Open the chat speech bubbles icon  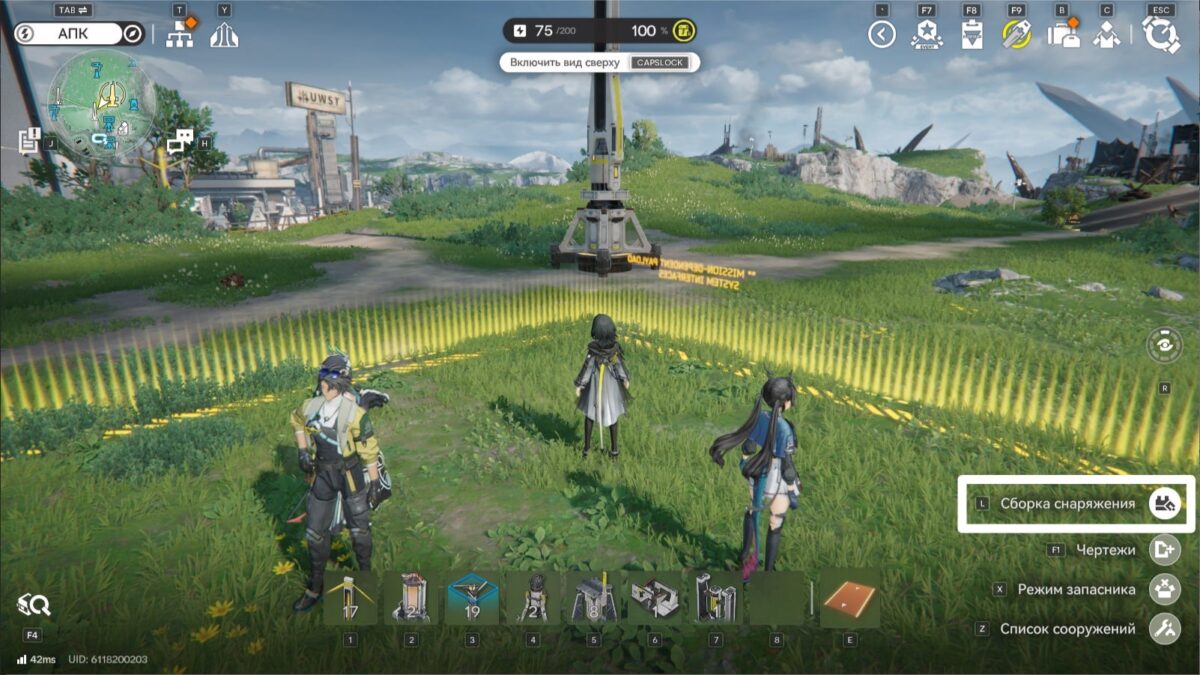[x=180, y=142]
